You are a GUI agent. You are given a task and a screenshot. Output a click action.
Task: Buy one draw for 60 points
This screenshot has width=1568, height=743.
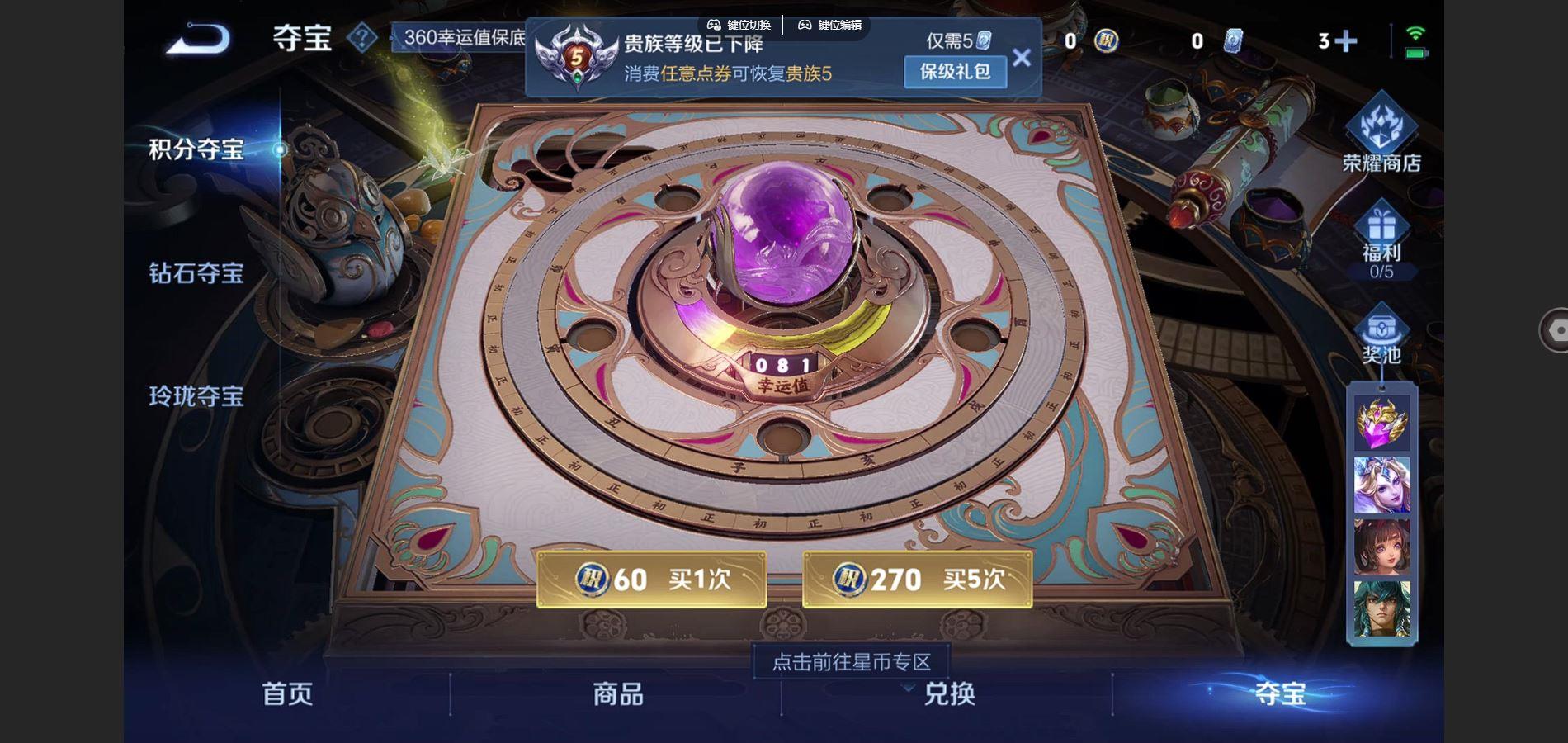click(x=652, y=580)
